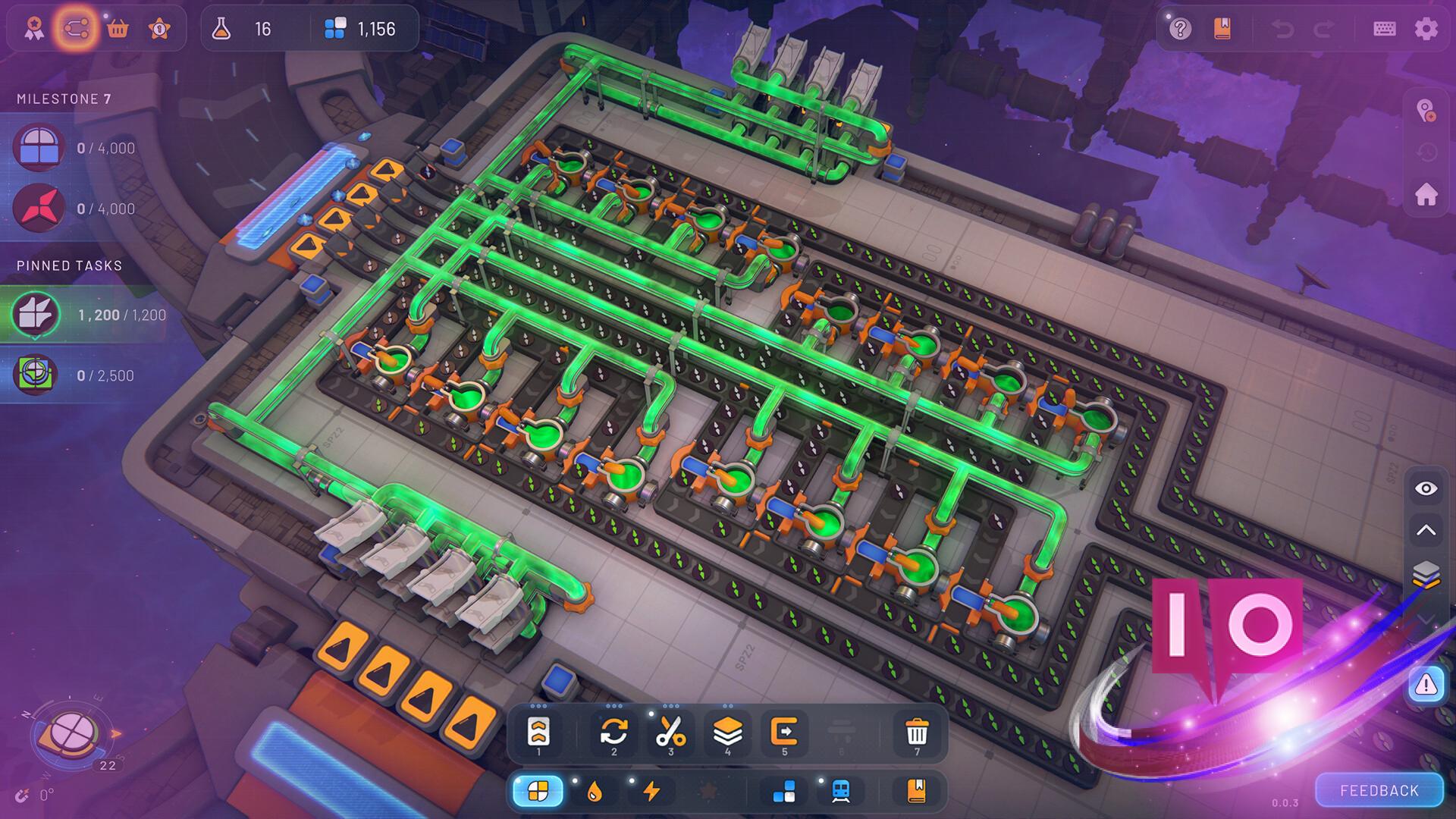Open the research tech tree
This screenshot has width=1456, height=819.
pos(77,28)
